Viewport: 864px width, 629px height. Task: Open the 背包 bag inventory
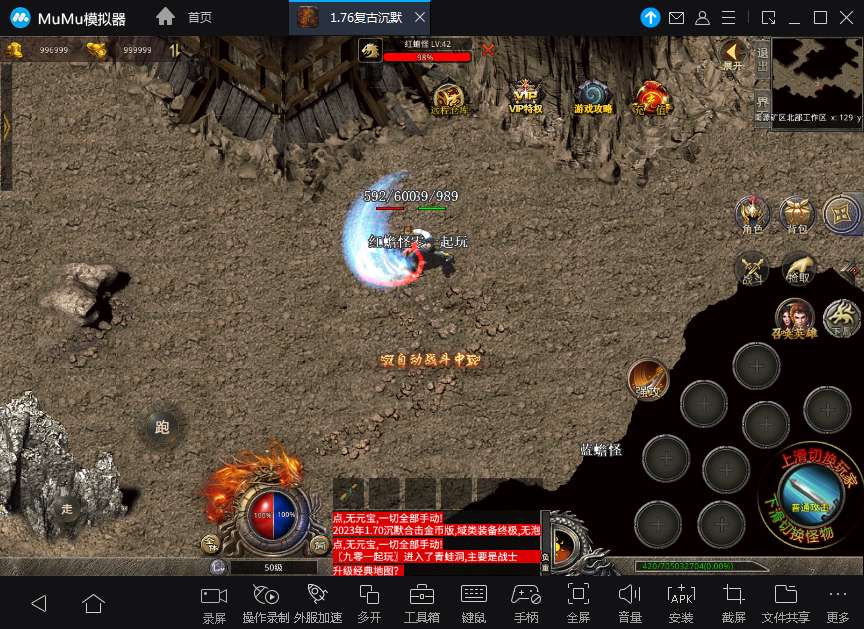[x=797, y=213]
